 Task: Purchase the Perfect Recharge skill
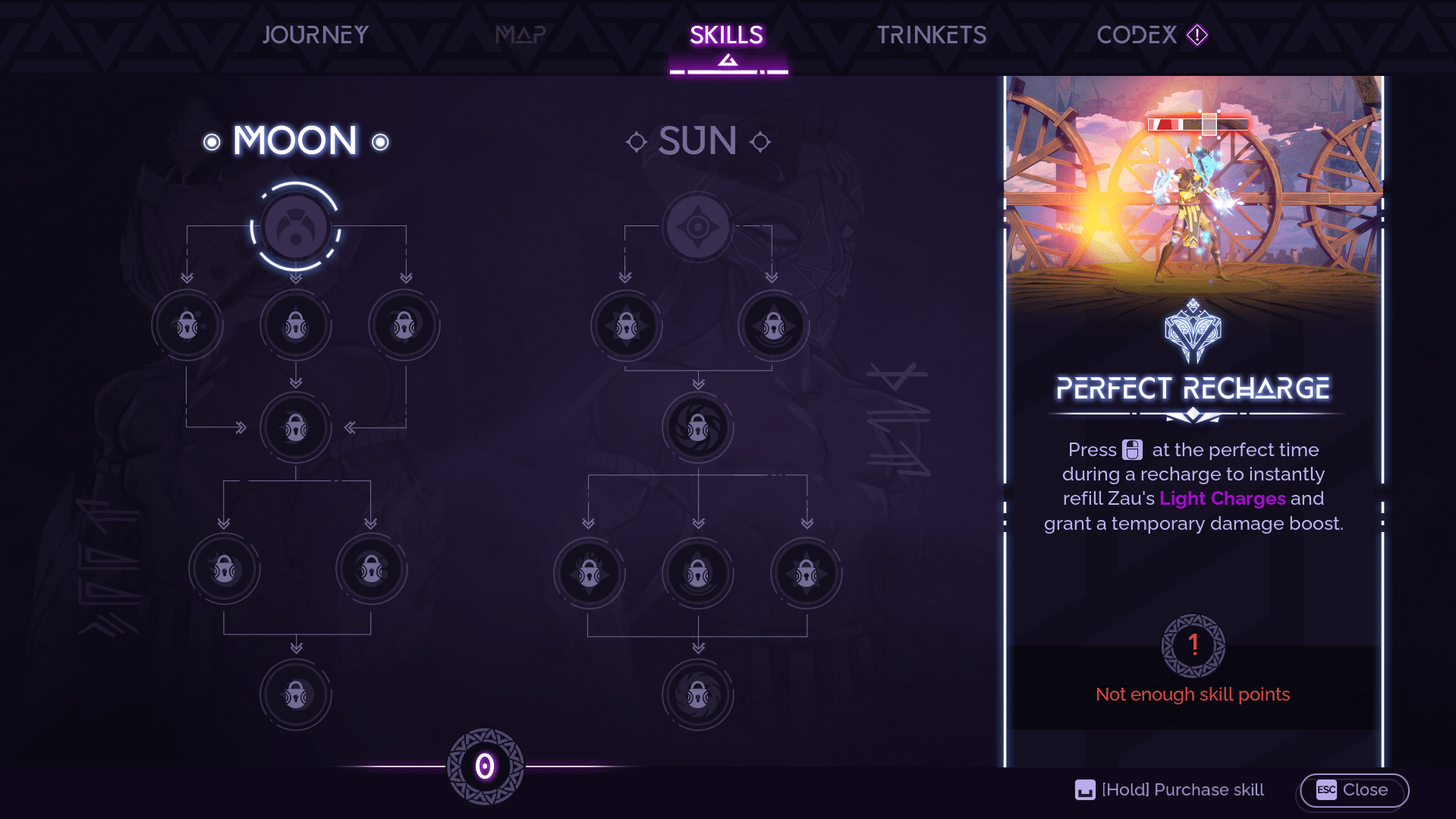coord(1169,790)
